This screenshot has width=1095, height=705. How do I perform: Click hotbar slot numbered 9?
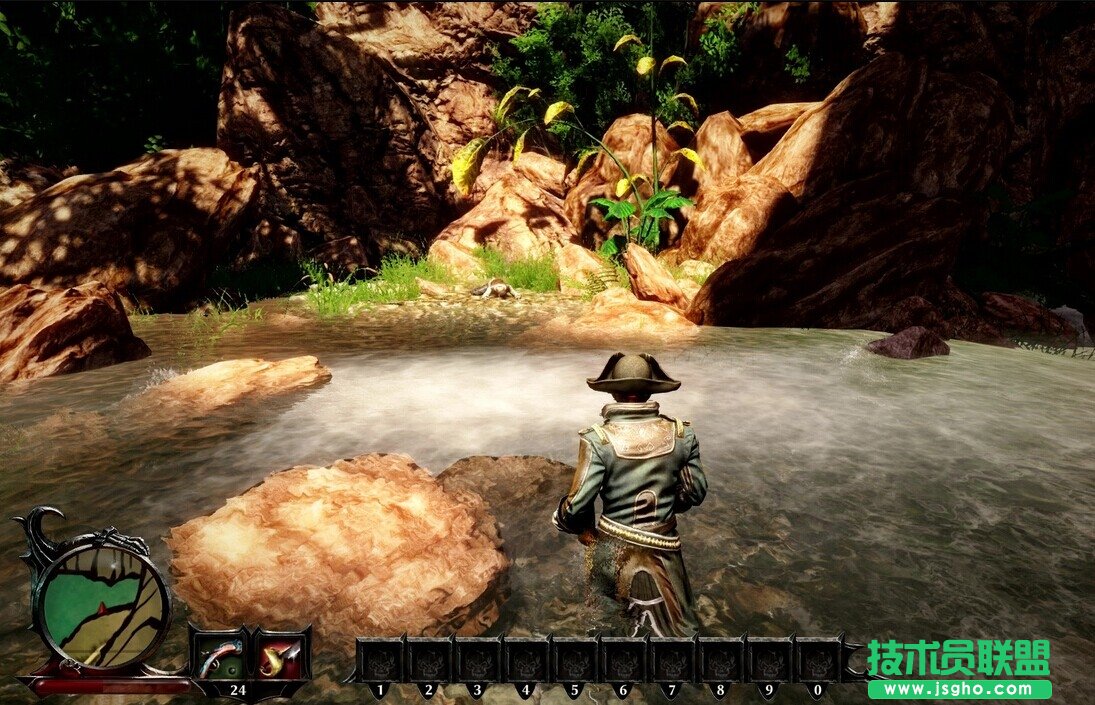770,660
